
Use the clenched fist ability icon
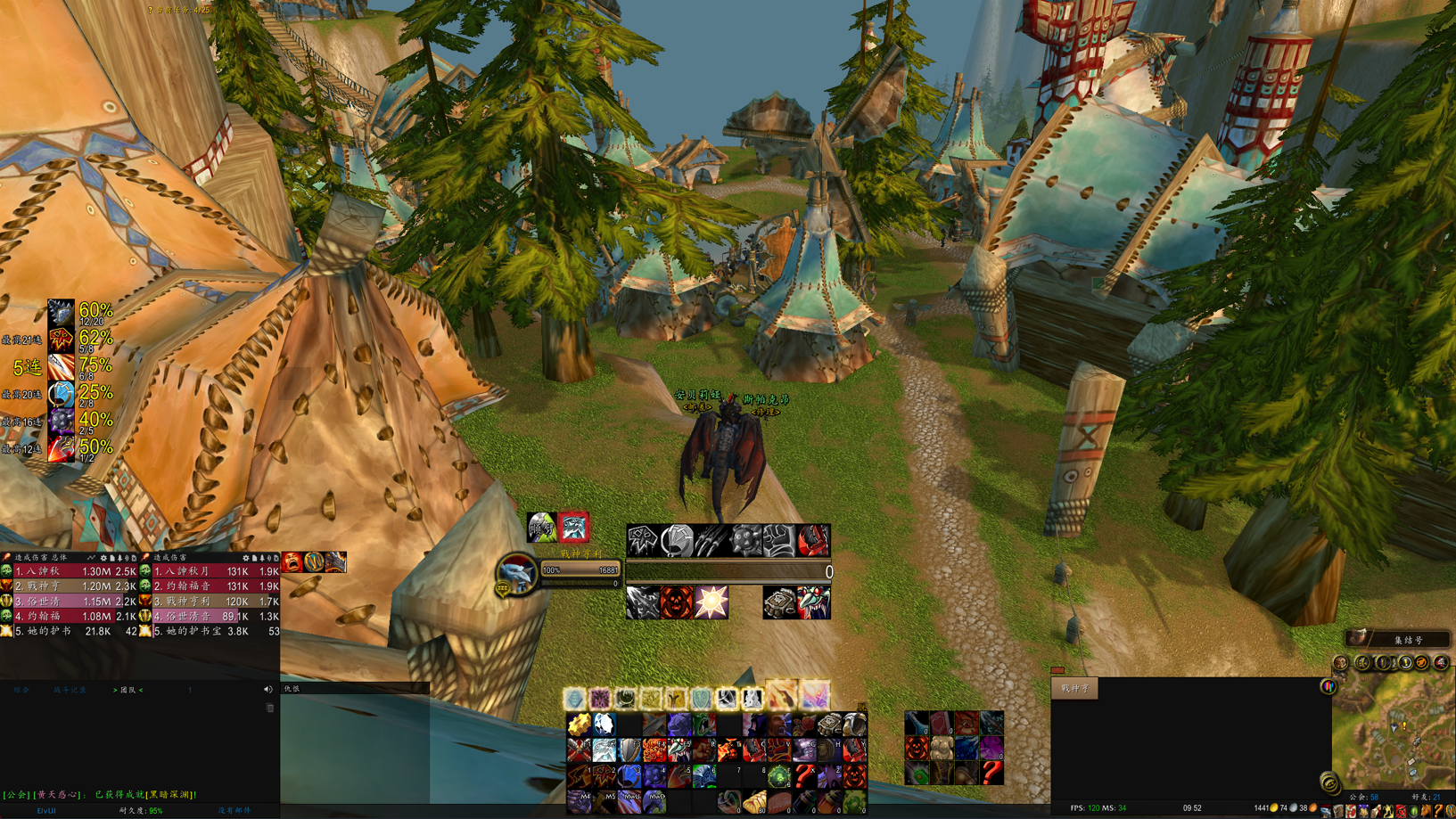[778, 540]
